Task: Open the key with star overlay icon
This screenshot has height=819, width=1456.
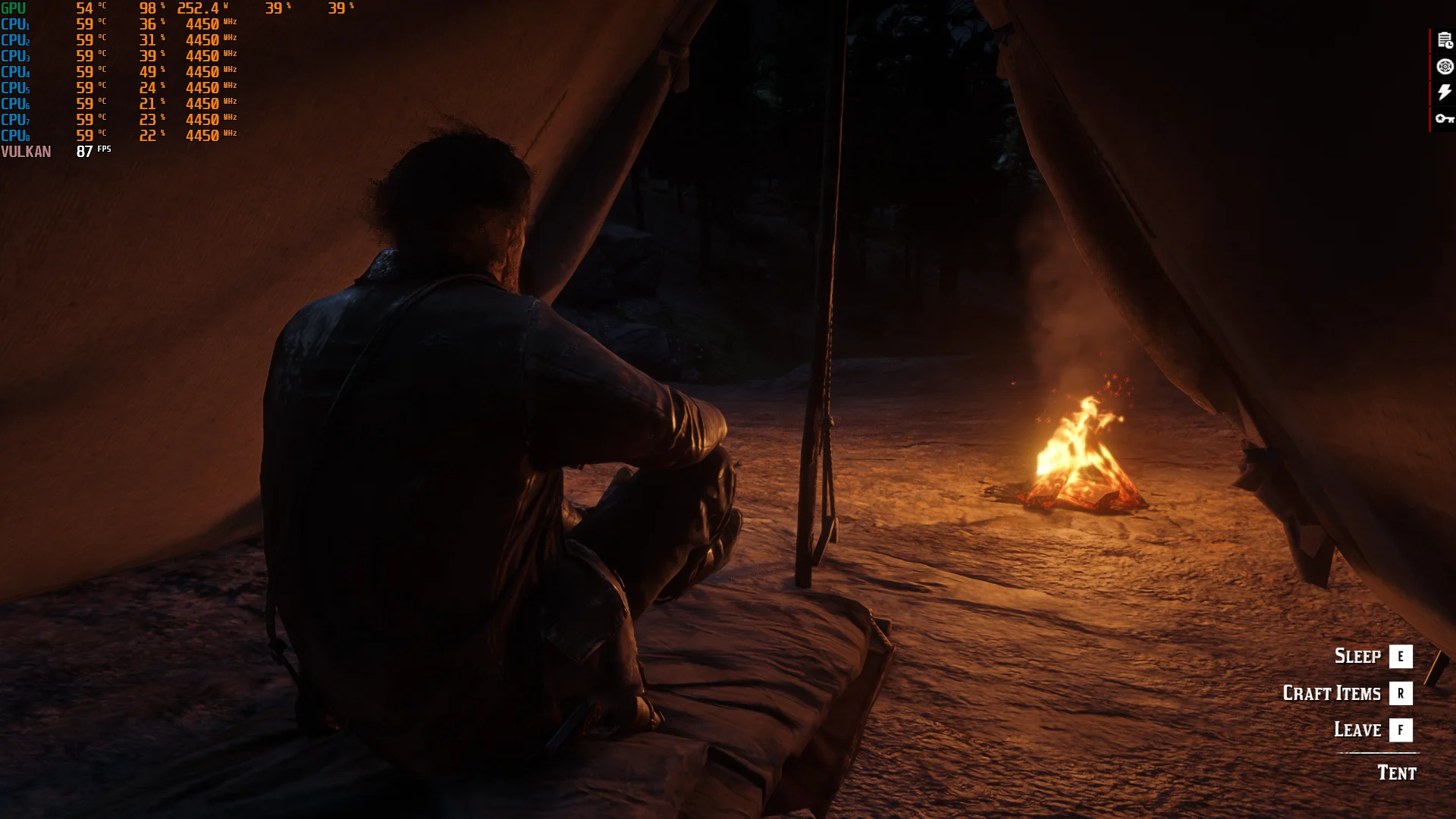Action: point(1444,118)
